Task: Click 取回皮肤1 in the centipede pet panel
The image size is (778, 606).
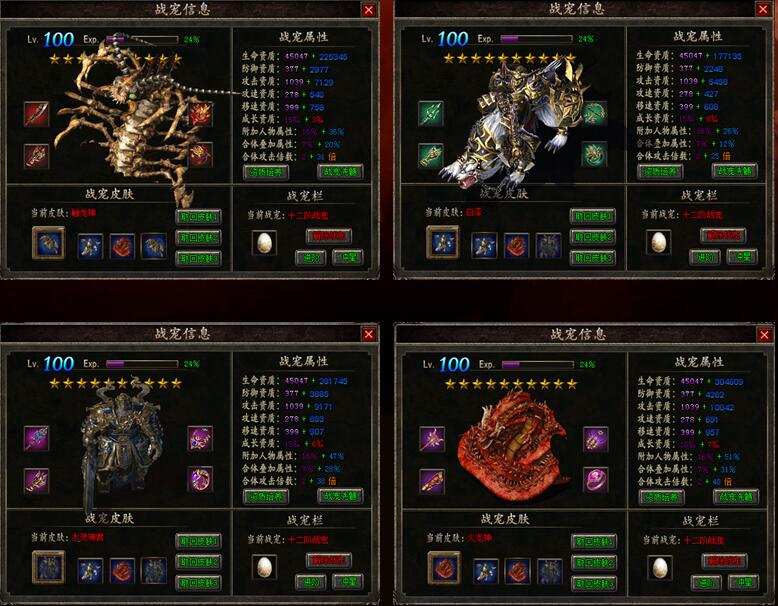Action: point(198,216)
